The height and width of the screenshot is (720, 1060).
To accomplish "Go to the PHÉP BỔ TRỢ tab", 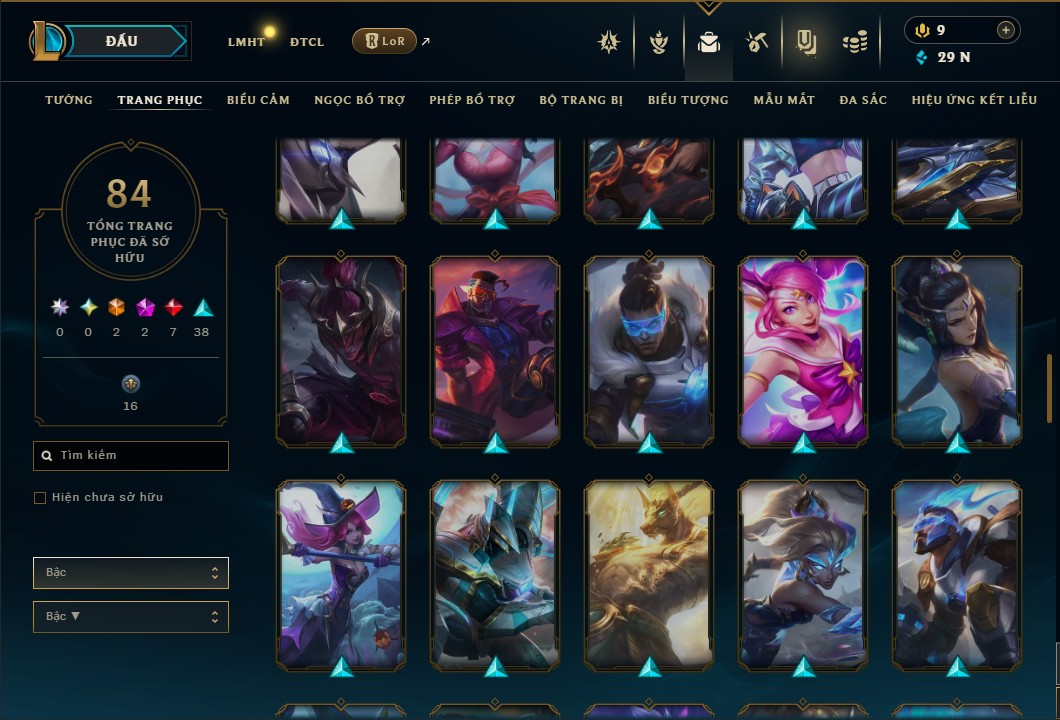I will click(472, 100).
